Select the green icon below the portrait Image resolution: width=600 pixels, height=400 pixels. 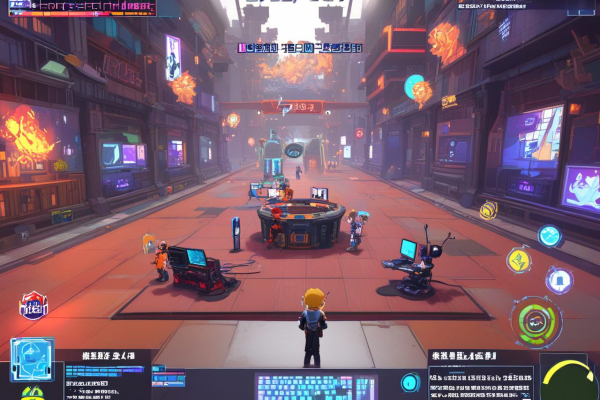point(32,393)
